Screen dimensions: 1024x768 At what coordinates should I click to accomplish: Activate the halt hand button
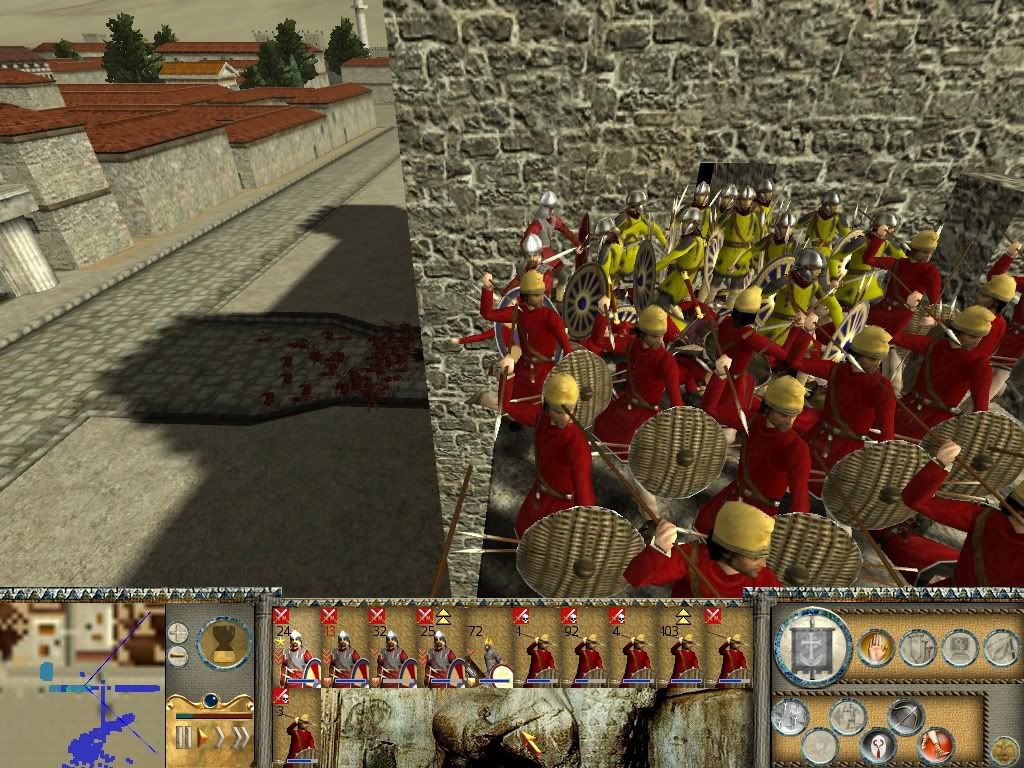coord(875,648)
